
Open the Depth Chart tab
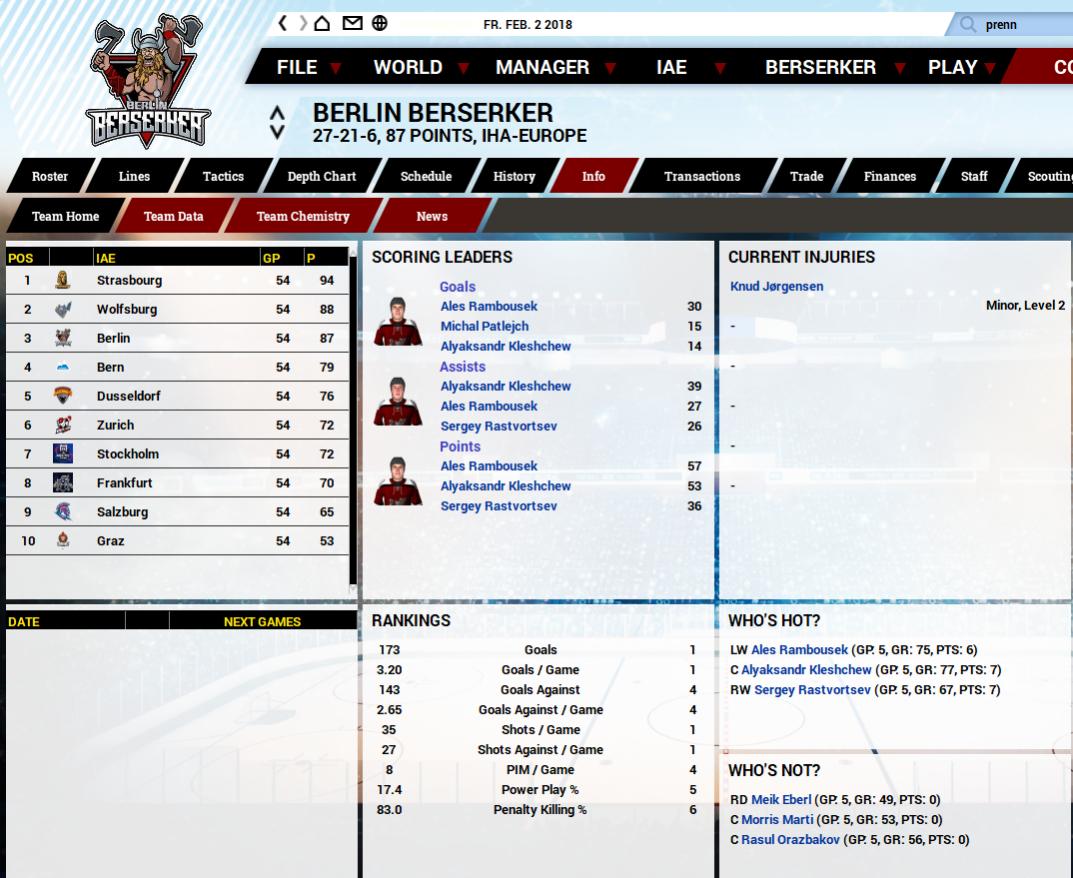tap(321, 177)
